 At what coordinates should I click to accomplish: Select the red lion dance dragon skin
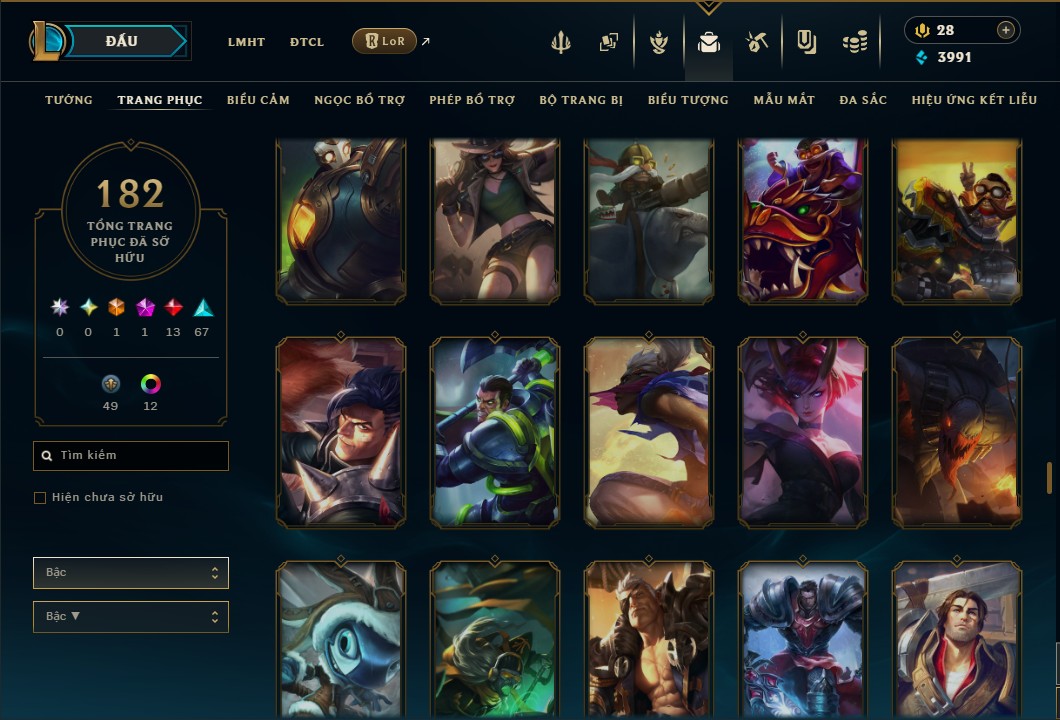803,221
